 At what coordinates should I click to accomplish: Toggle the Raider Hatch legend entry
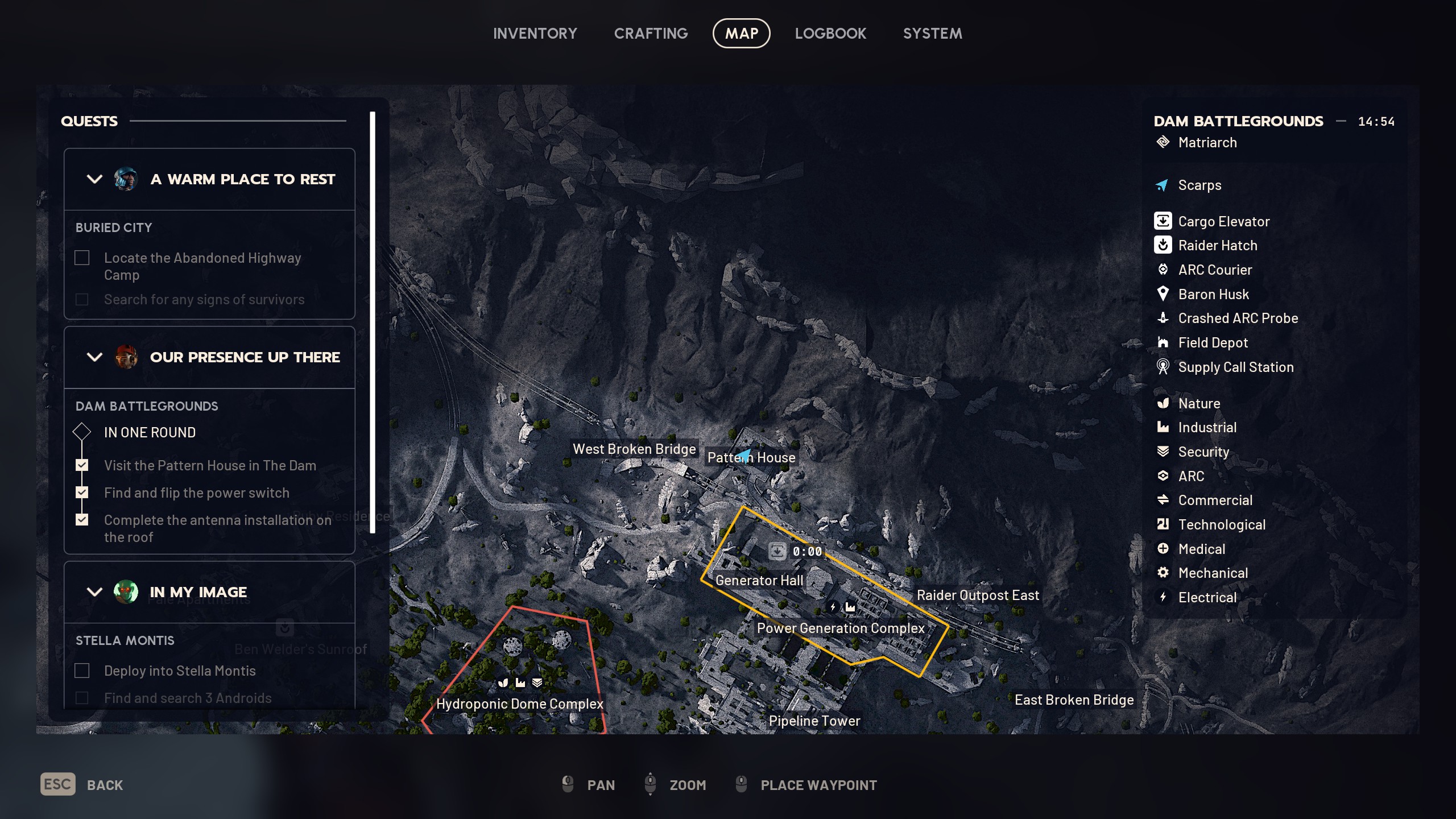(1217, 245)
